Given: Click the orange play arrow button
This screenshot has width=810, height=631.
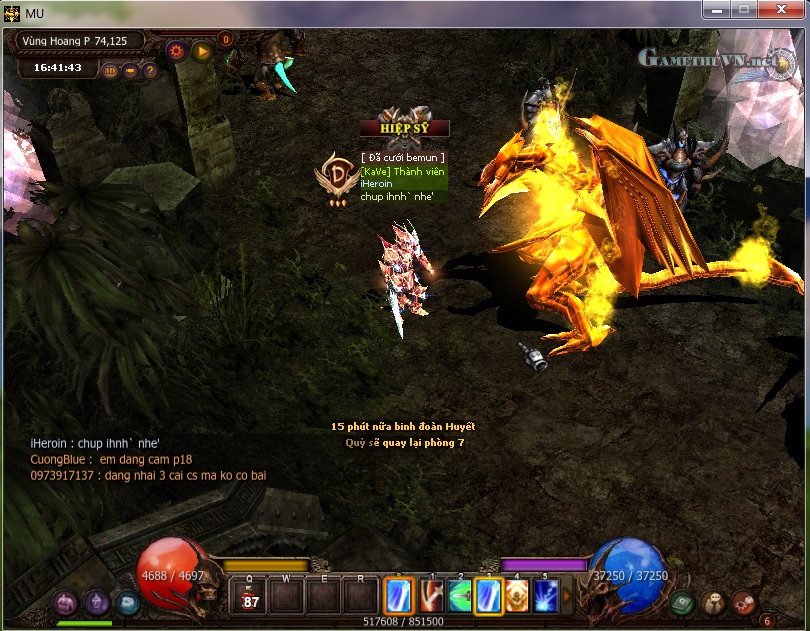Looking at the screenshot, I should (x=202, y=50).
